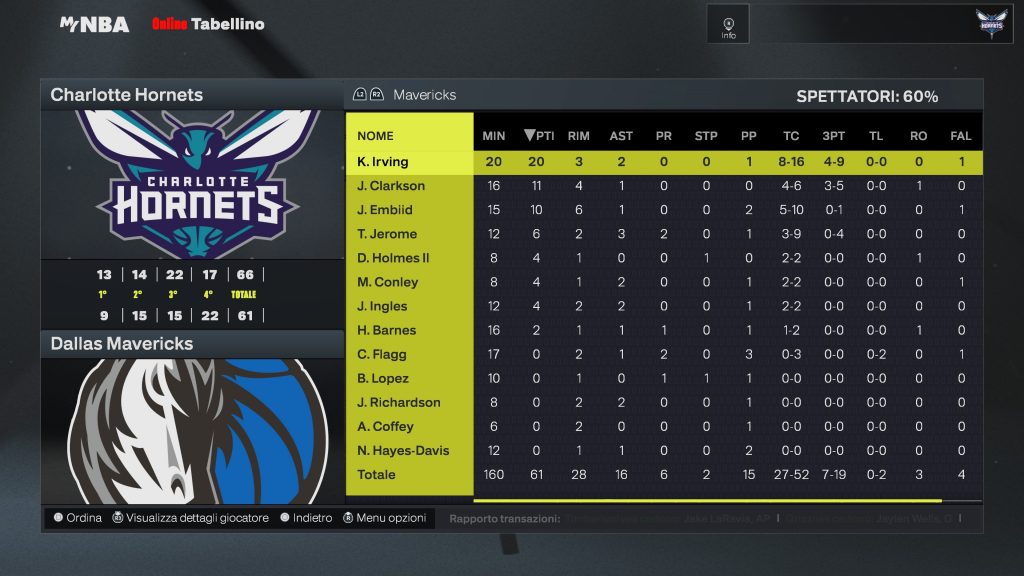Image resolution: width=1024 pixels, height=576 pixels.
Task: Select the N. Hayes-Davis row
Action: 403,450
